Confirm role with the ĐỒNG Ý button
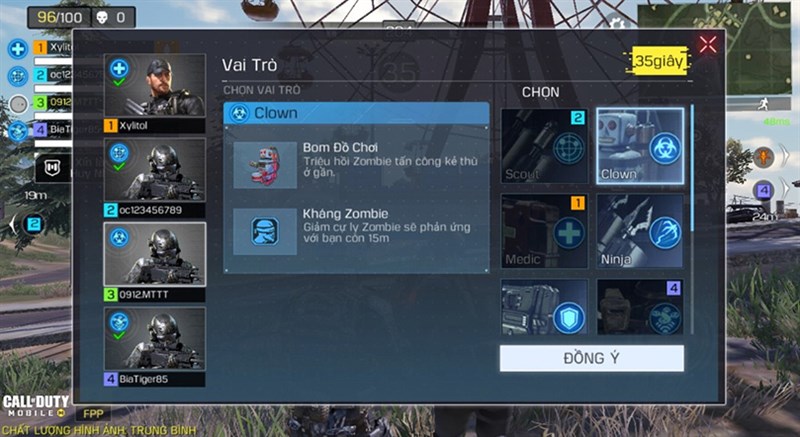Screen dimensions: 800x437 (x=592, y=359)
